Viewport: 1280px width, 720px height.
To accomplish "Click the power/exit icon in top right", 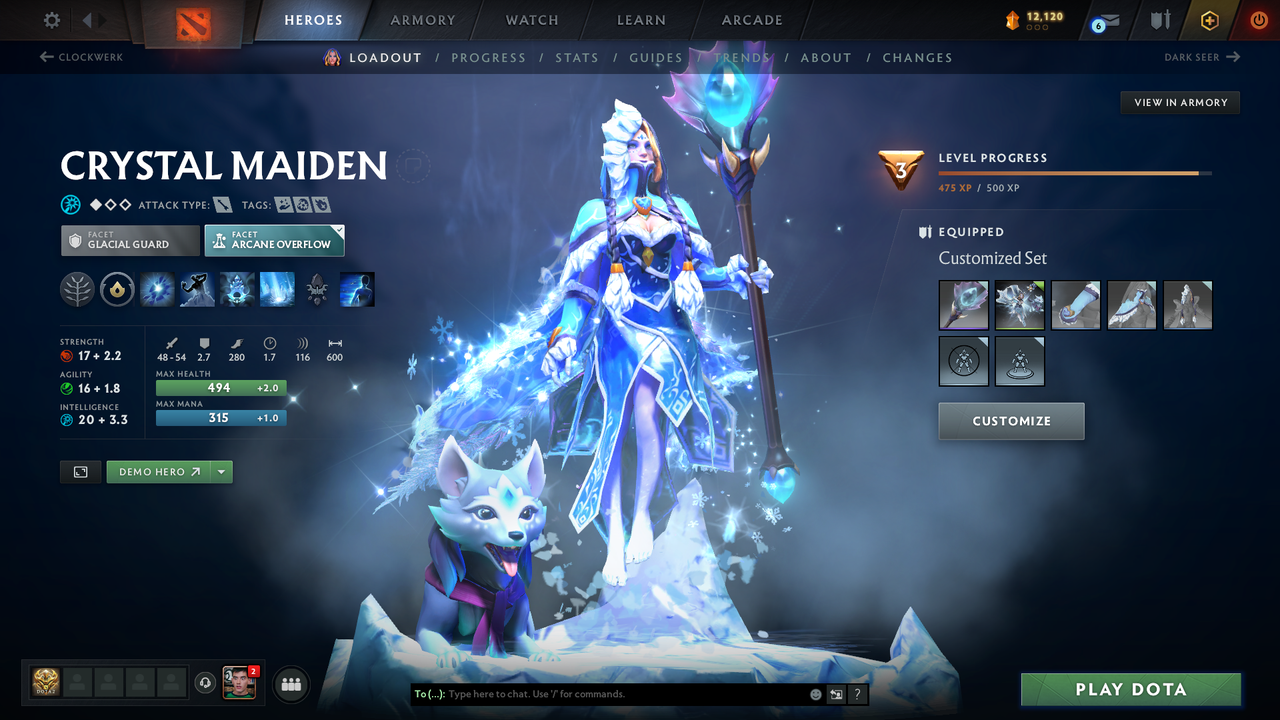I will pyautogui.click(x=1258, y=20).
